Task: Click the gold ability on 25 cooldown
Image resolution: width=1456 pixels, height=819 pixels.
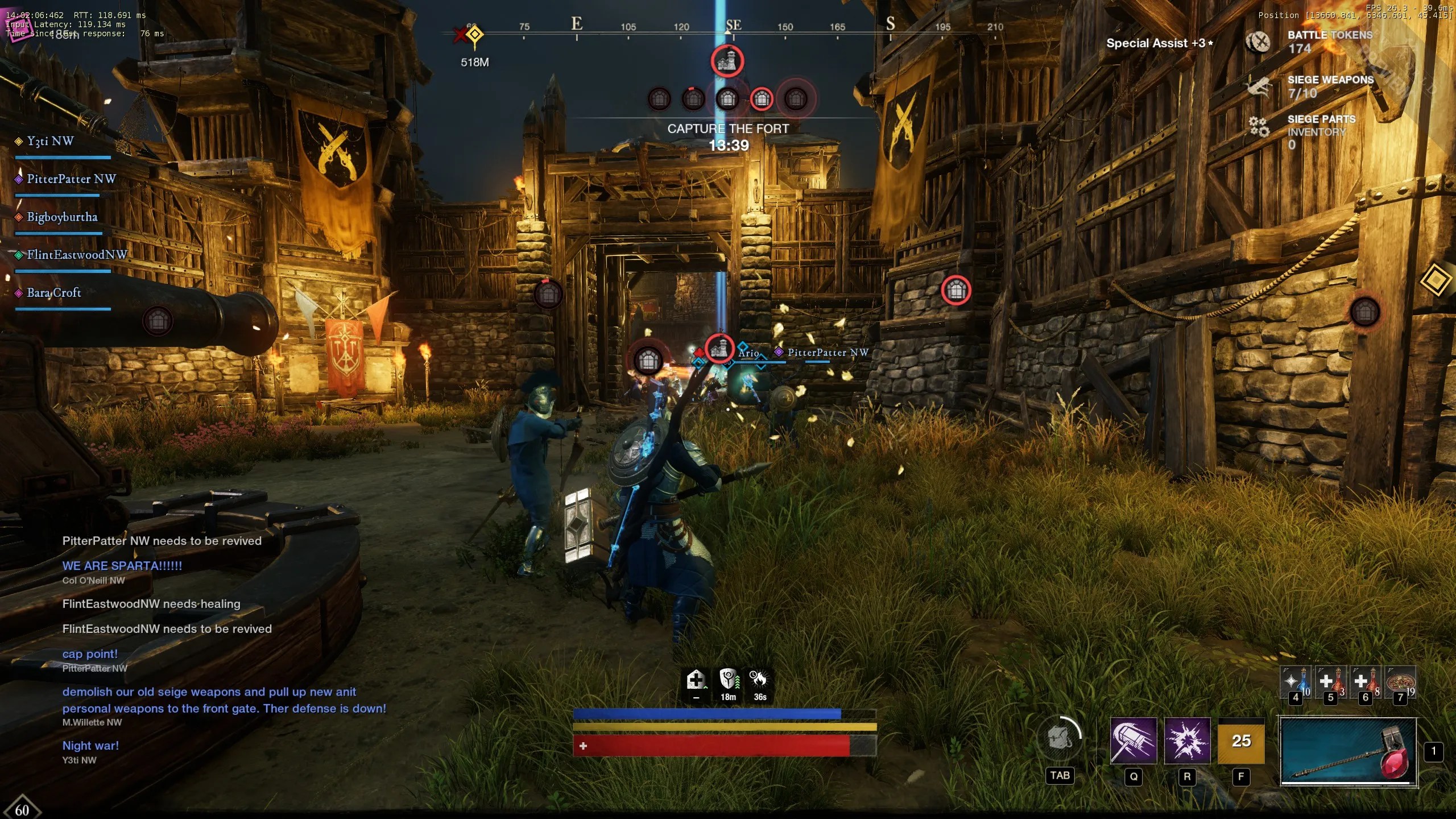Action: 1241,741
